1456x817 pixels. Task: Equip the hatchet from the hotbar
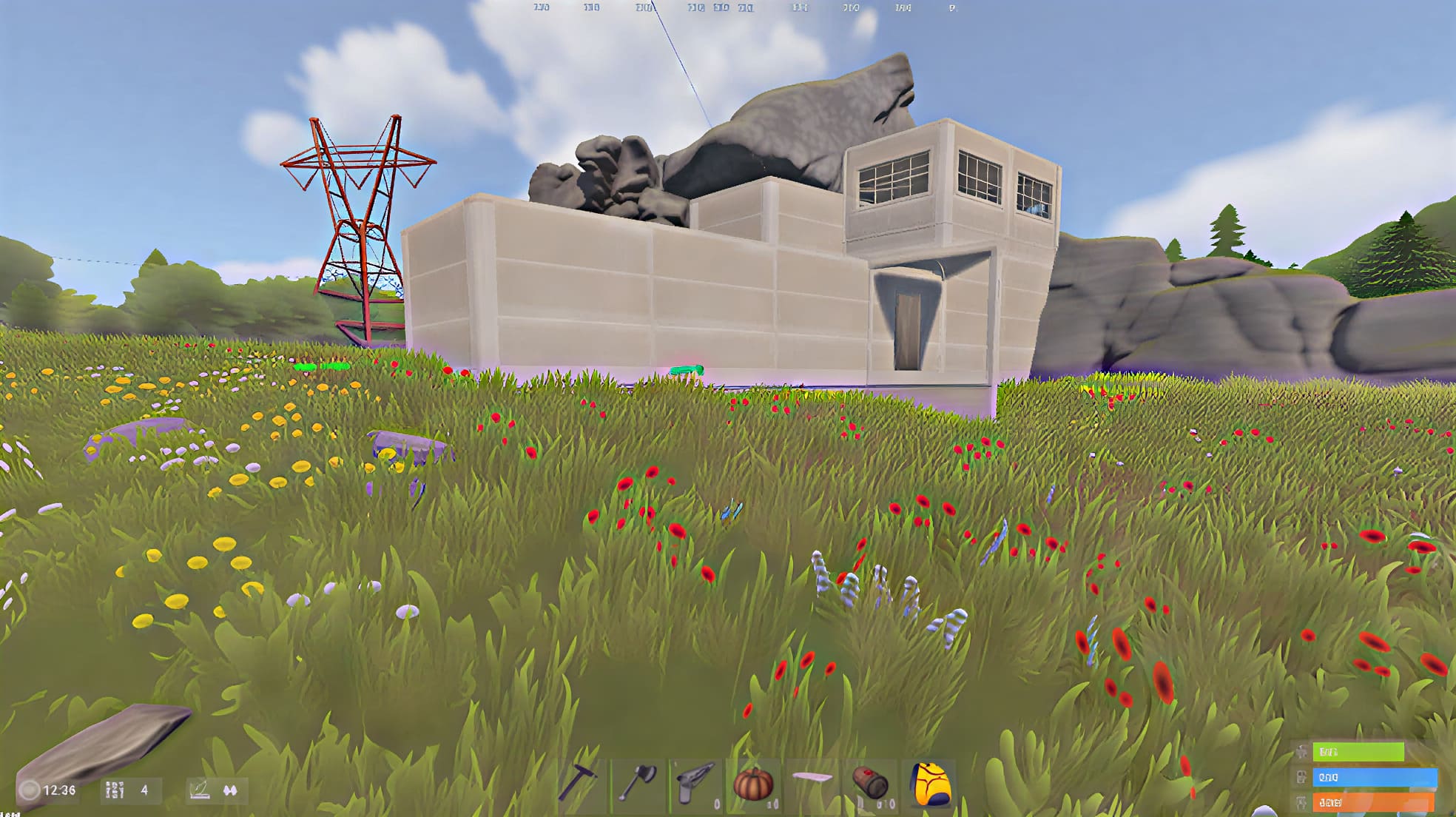coord(638,783)
